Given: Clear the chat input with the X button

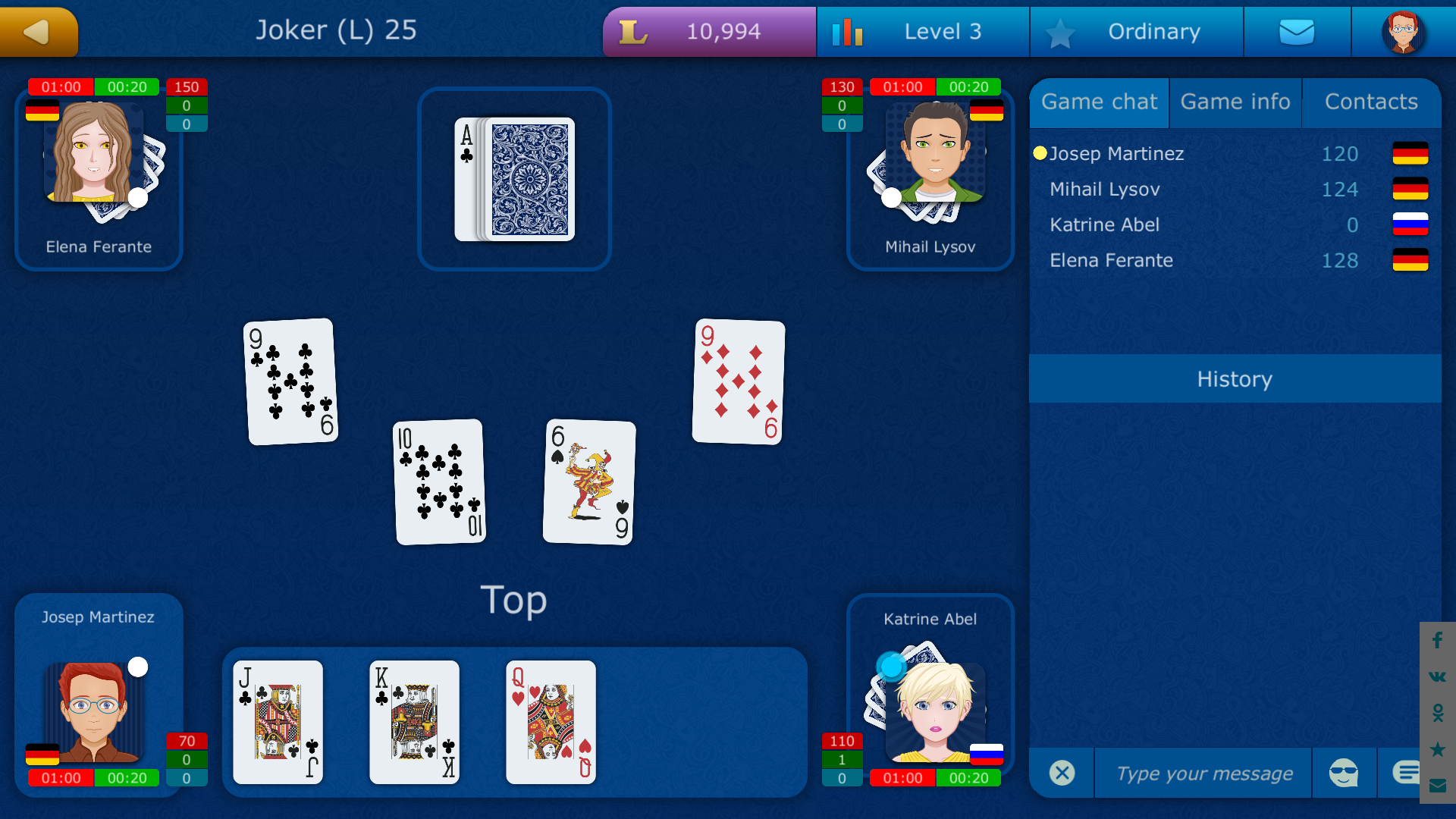Looking at the screenshot, I should [1062, 773].
